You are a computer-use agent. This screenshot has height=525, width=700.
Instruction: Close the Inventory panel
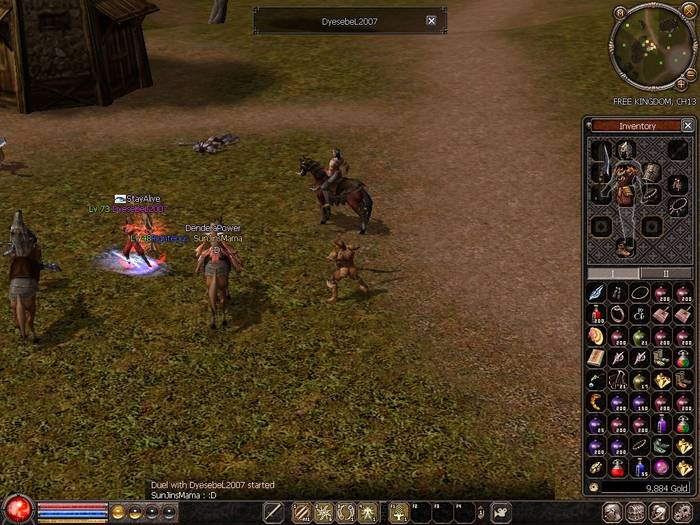[x=687, y=126]
